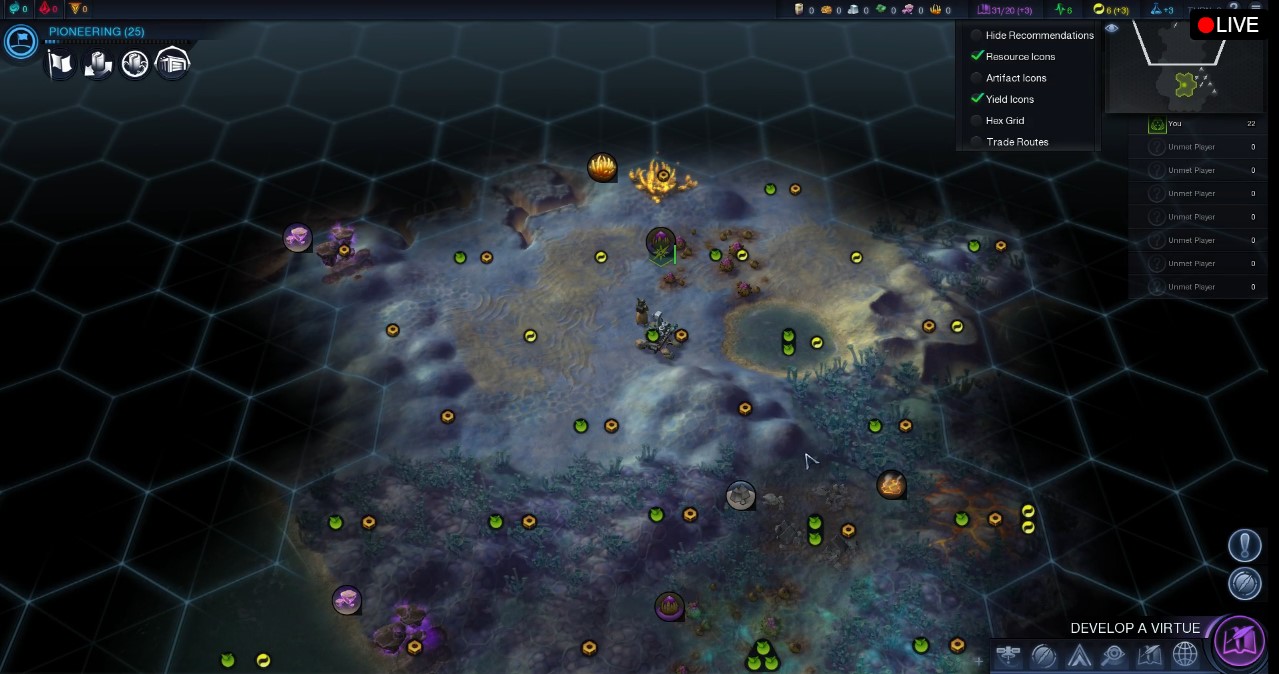Viewport: 1279px width, 674px height.
Task: Open the covert operations eye icon
Action: (1113, 656)
